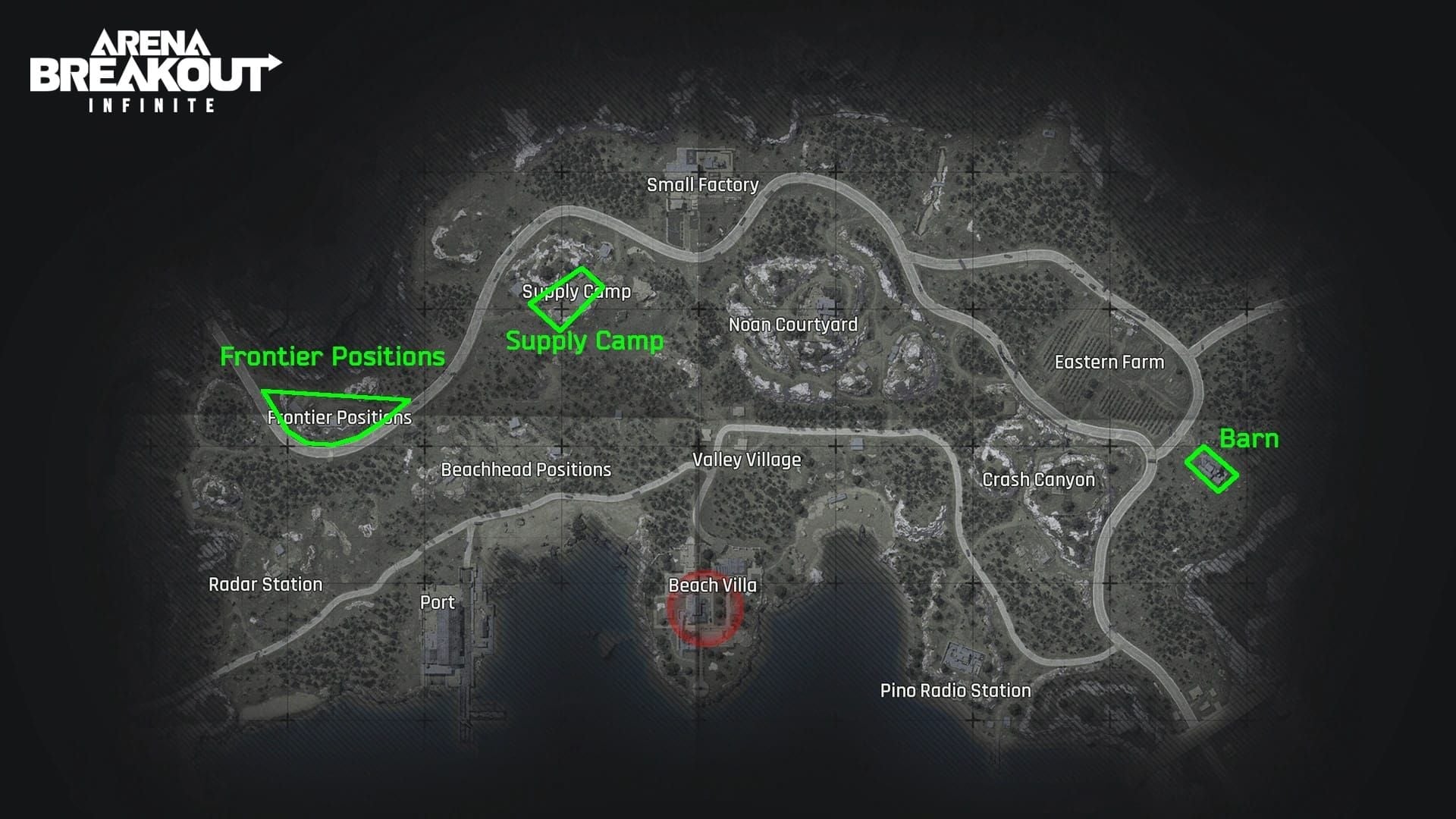Image resolution: width=1456 pixels, height=819 pixels.
Task: Select the Beach Villa label
Action: 712,585
